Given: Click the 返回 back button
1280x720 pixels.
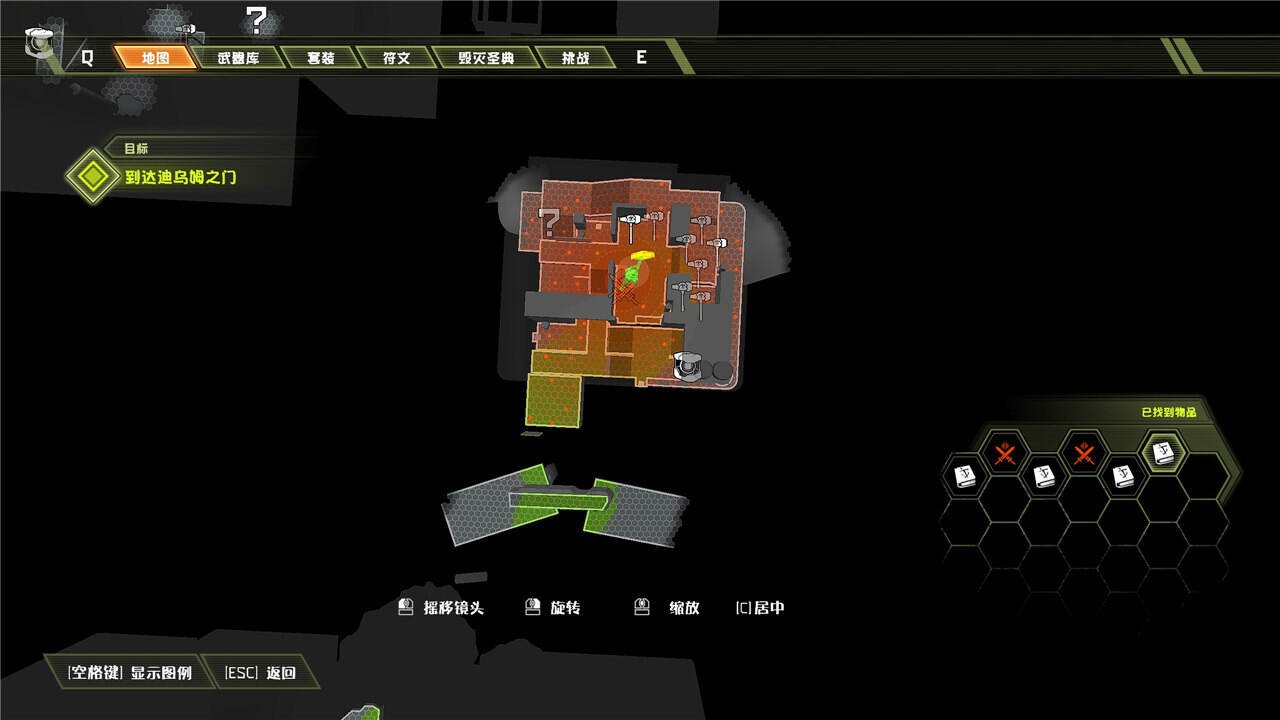Looking at the screenshot, I should (x=260, y=672).
